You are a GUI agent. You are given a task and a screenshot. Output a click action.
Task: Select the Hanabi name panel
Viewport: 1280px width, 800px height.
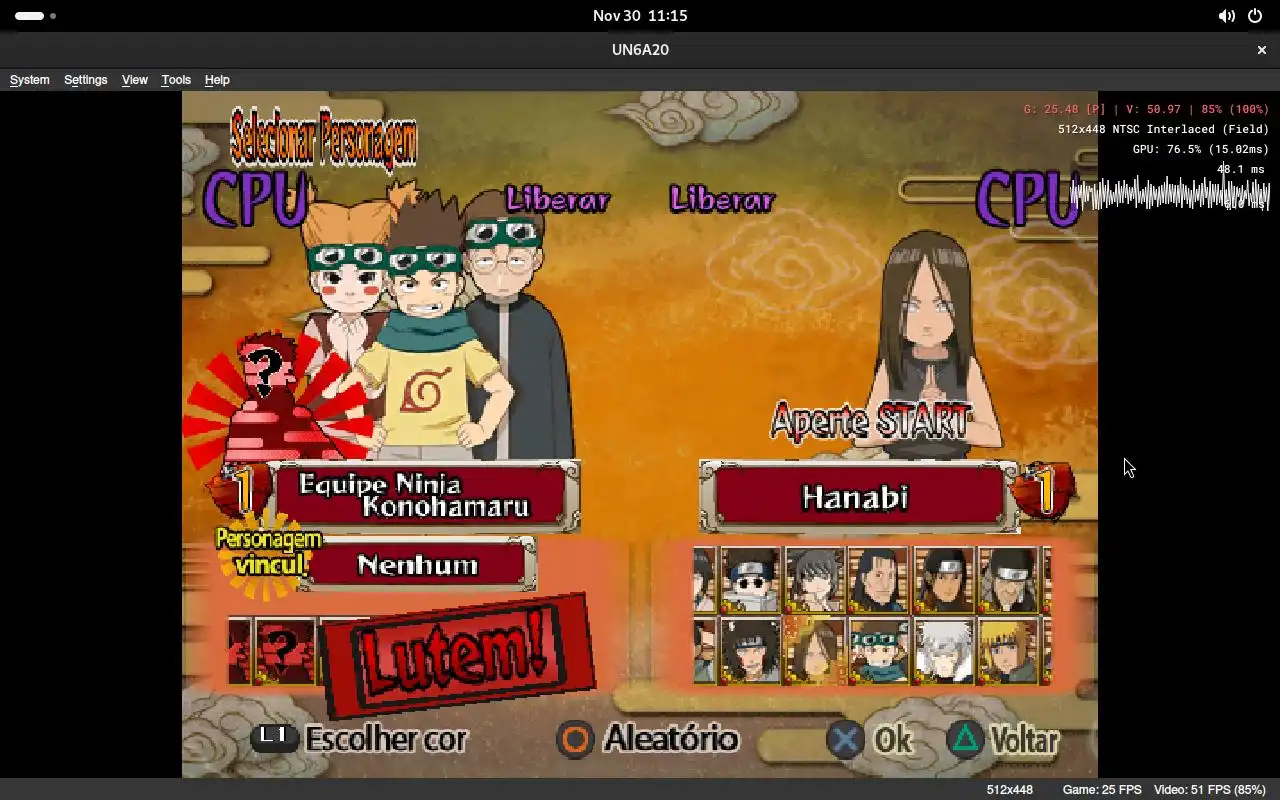point(856,497)
